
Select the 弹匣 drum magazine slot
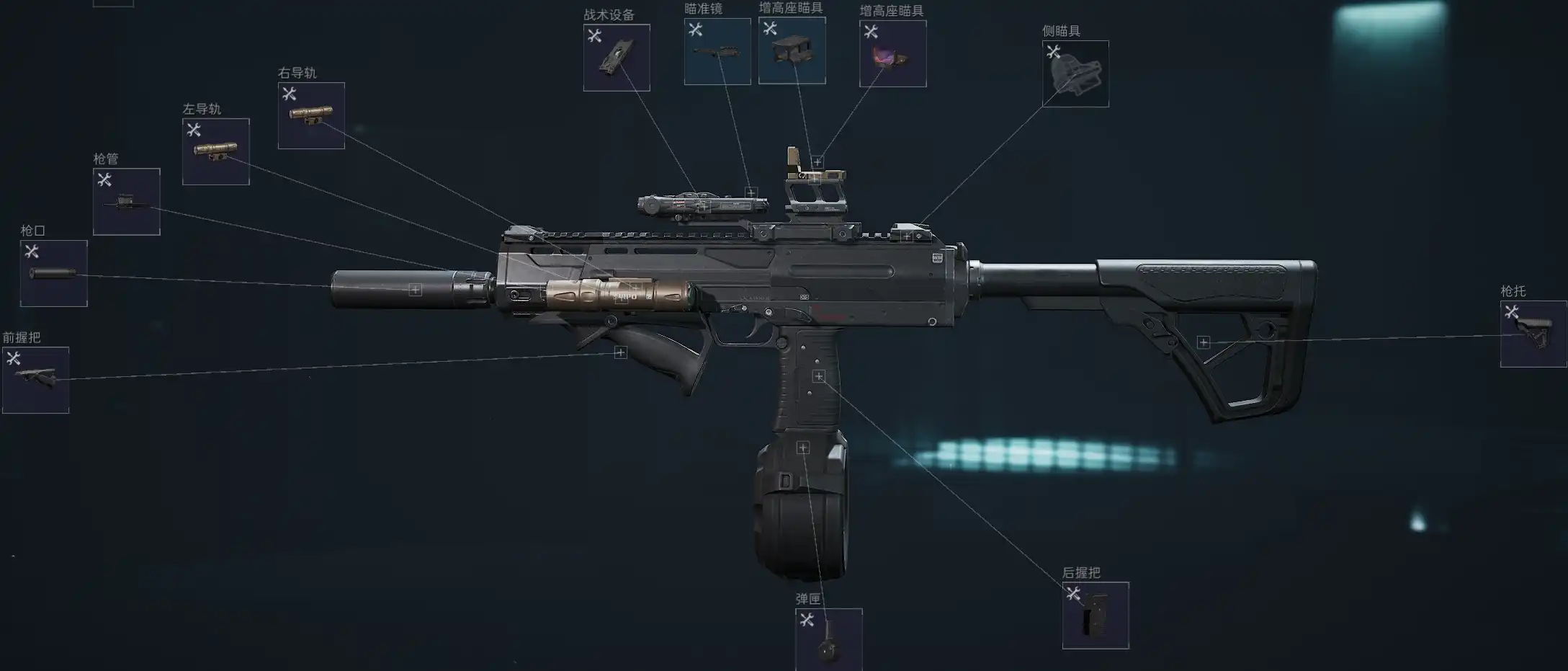pos(828,639)
